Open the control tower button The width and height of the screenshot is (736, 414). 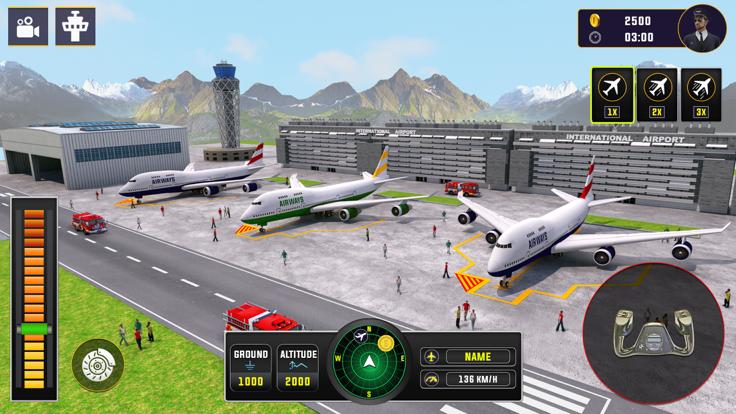(75, 25)
